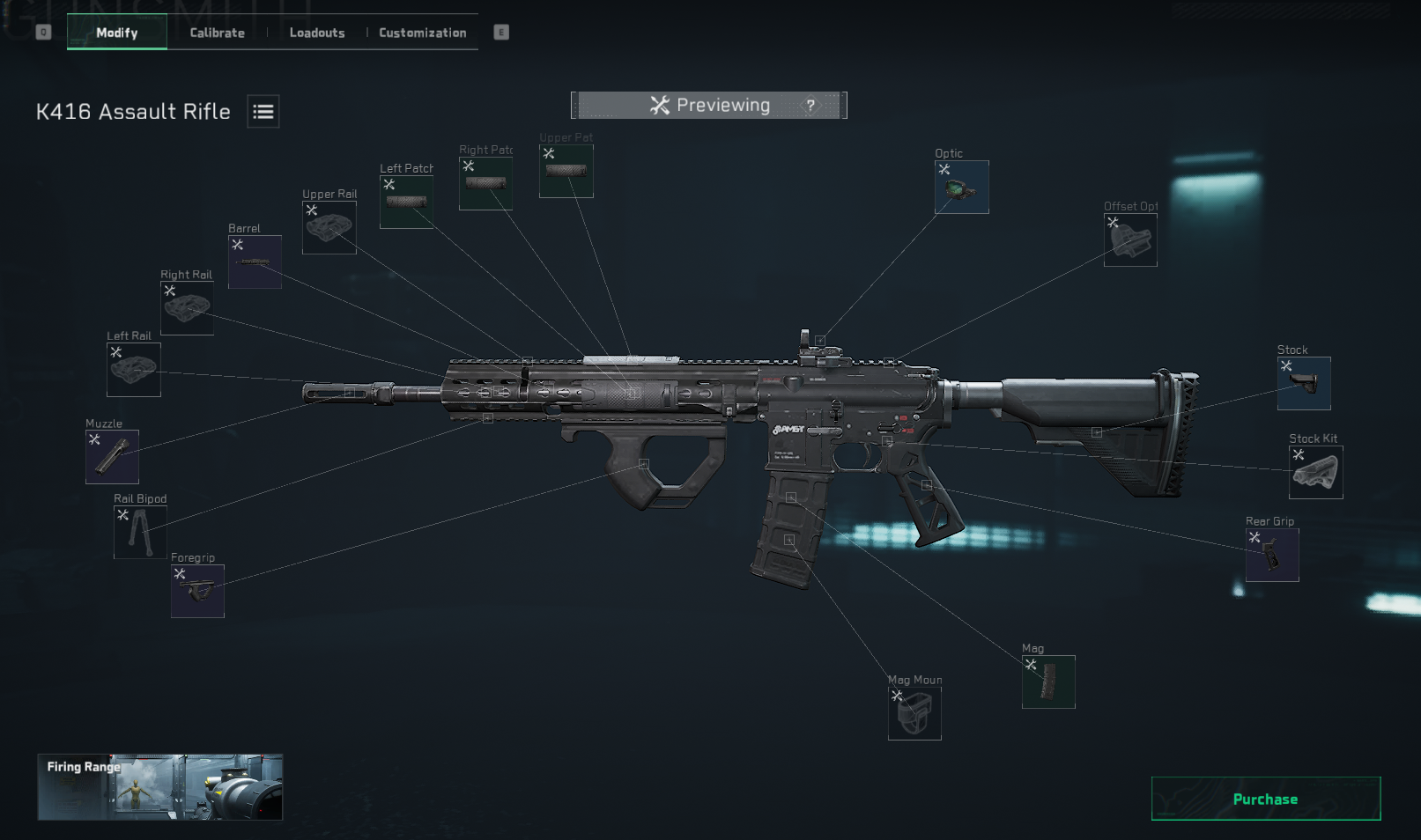Enter the Firing Range
Image resolution: width=1421 pixels, height=840 pixels.
click(159, 787)
